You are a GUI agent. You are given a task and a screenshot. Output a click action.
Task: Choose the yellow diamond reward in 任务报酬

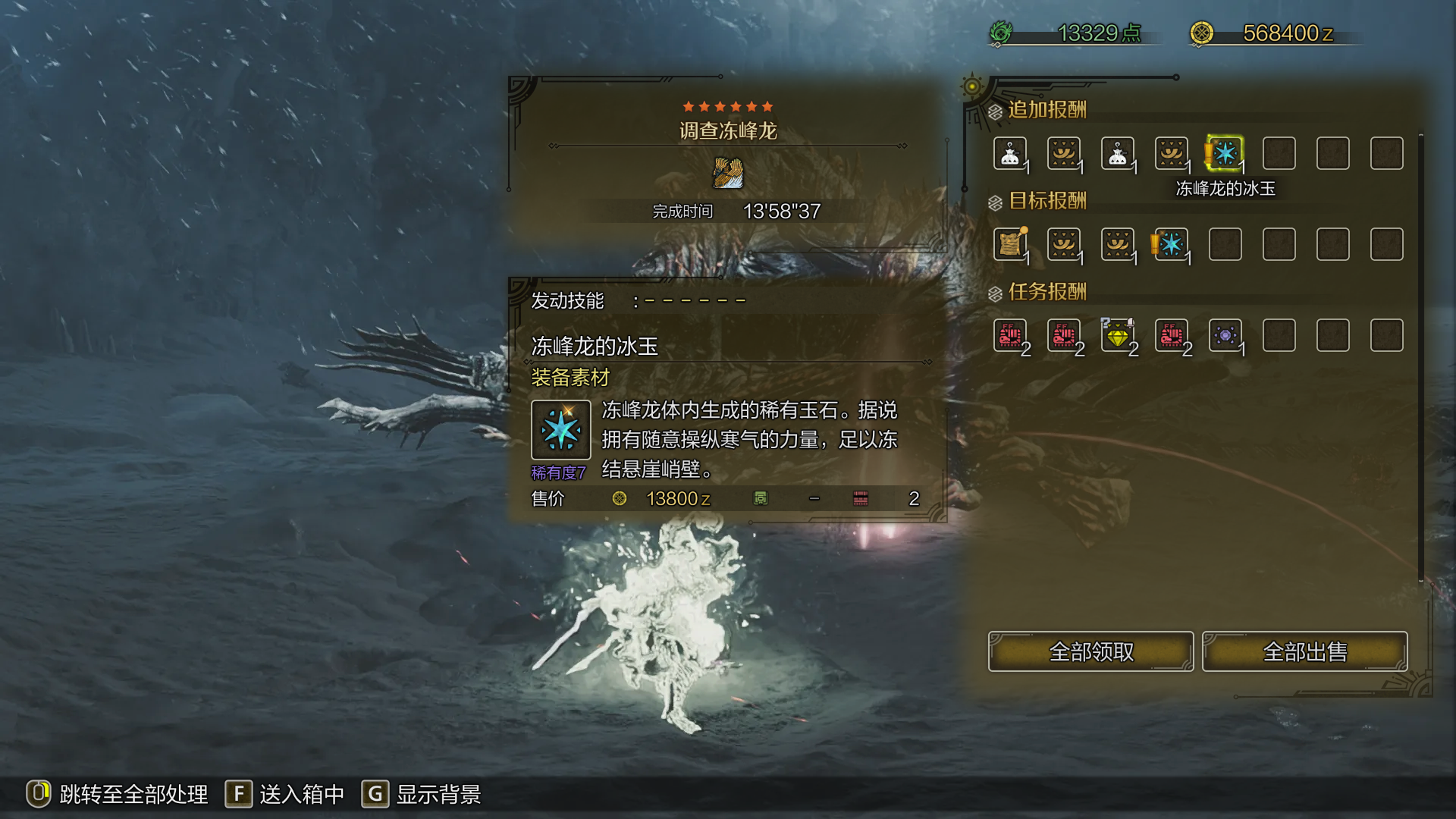tap(1118, 335)
